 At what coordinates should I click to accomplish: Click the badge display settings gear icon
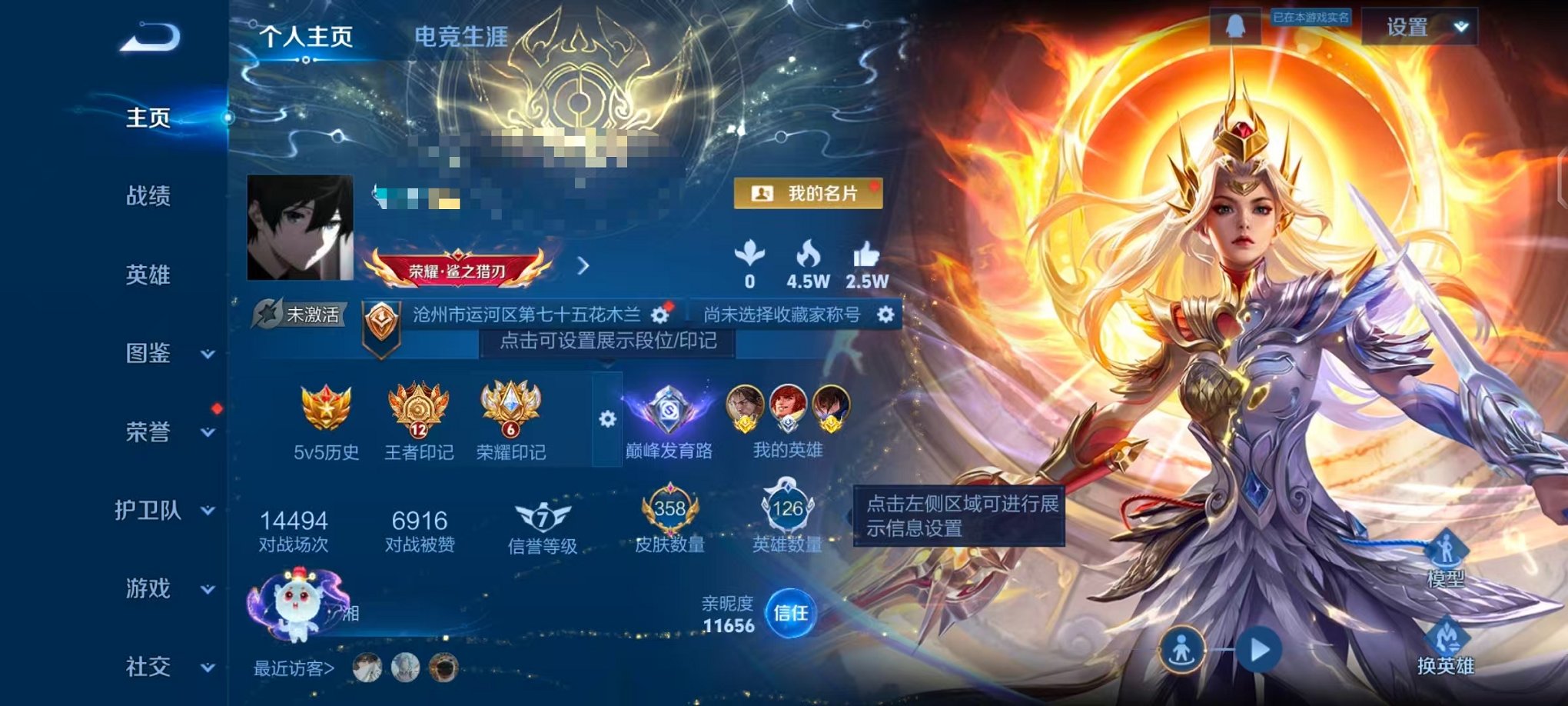[606, 419]
